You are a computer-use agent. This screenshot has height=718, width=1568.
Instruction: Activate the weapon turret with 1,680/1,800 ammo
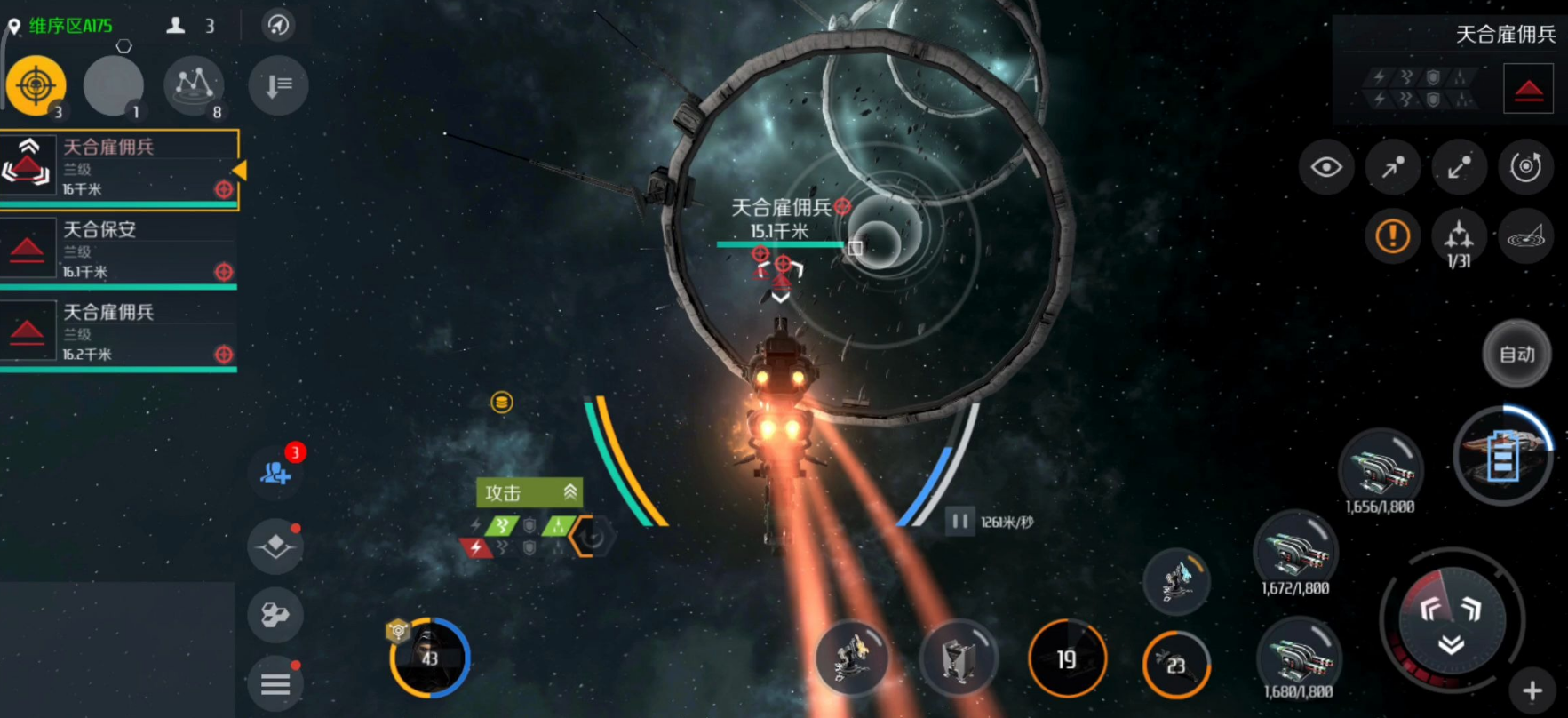[x=1299, y=658]
